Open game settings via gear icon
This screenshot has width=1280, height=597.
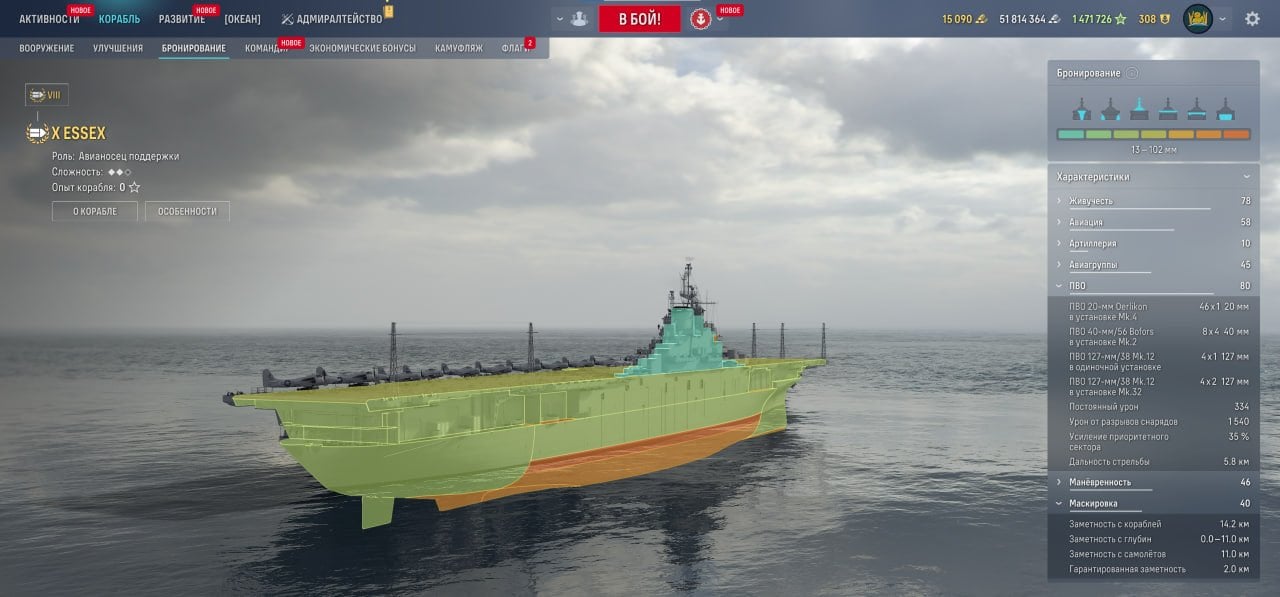pos(1252,19)
